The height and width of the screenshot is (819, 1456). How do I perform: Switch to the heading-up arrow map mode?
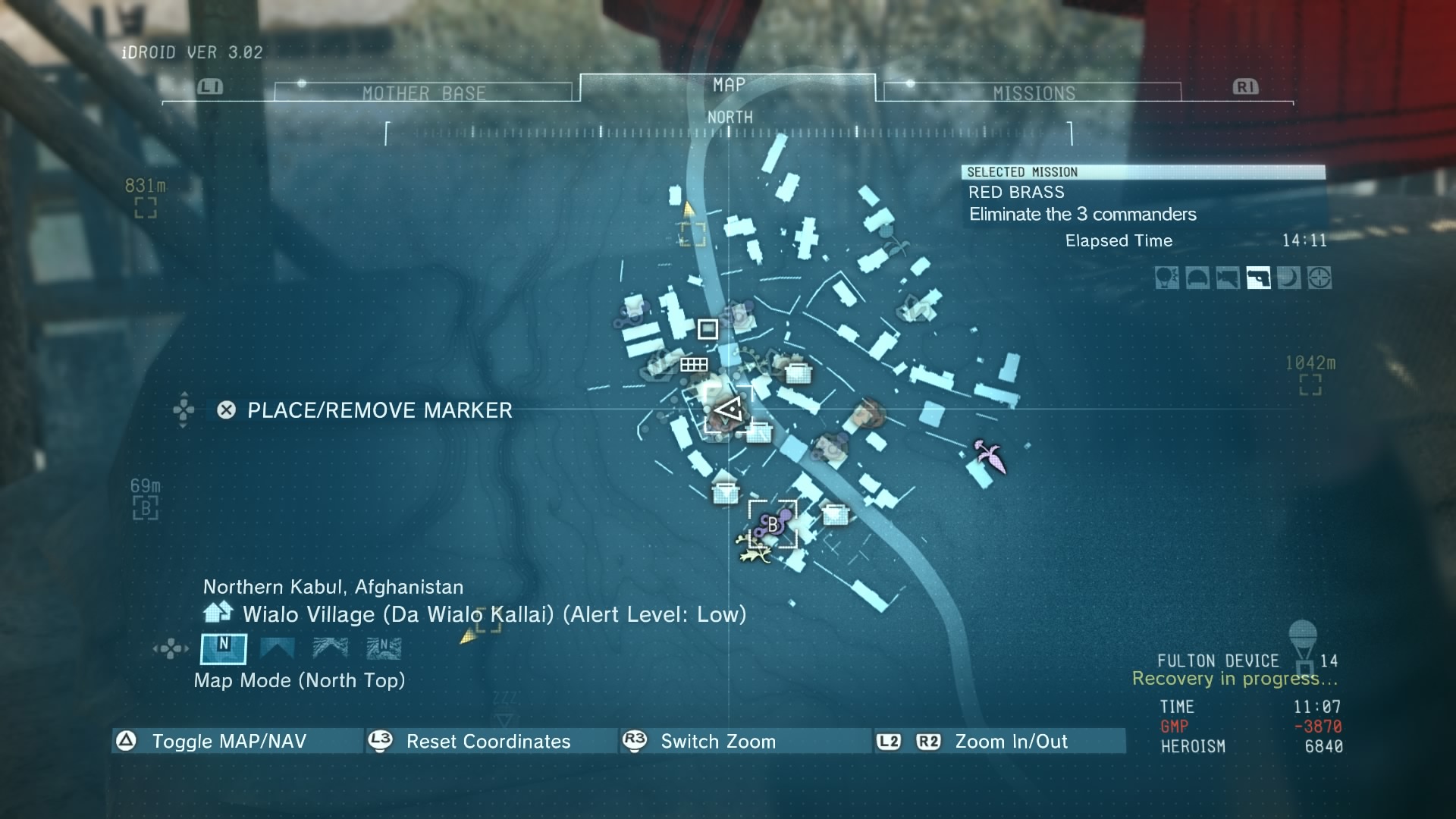pyautogui.click(x=277, y=648)
